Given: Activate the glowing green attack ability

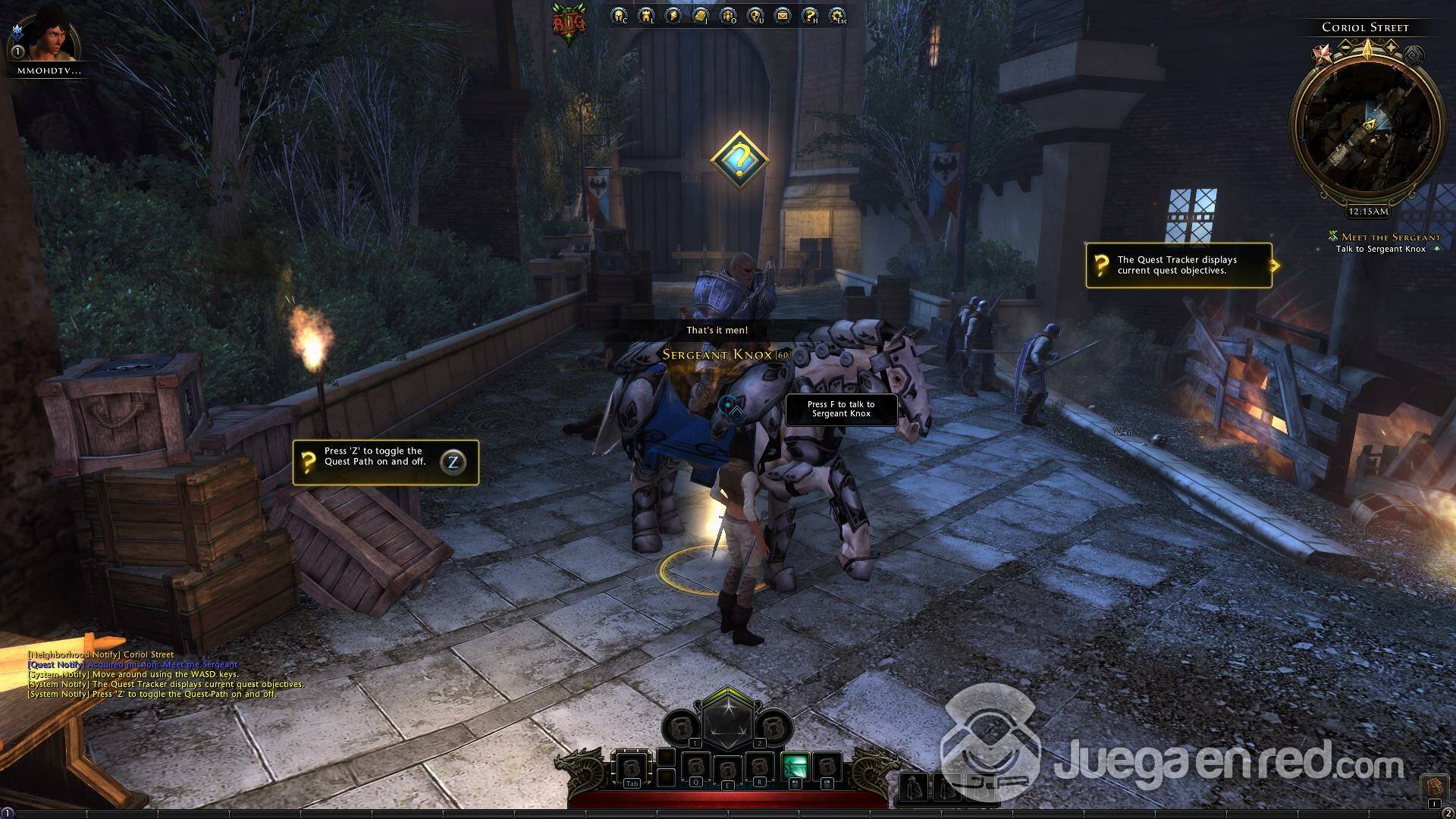Looking at the screenshot, I should coord(793,767).
